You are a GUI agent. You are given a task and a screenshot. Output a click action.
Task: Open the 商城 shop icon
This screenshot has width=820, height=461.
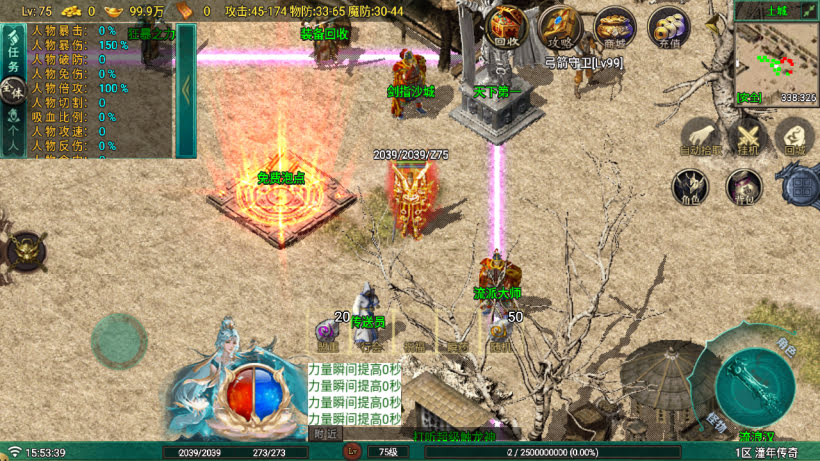click(x=614, y=26)
